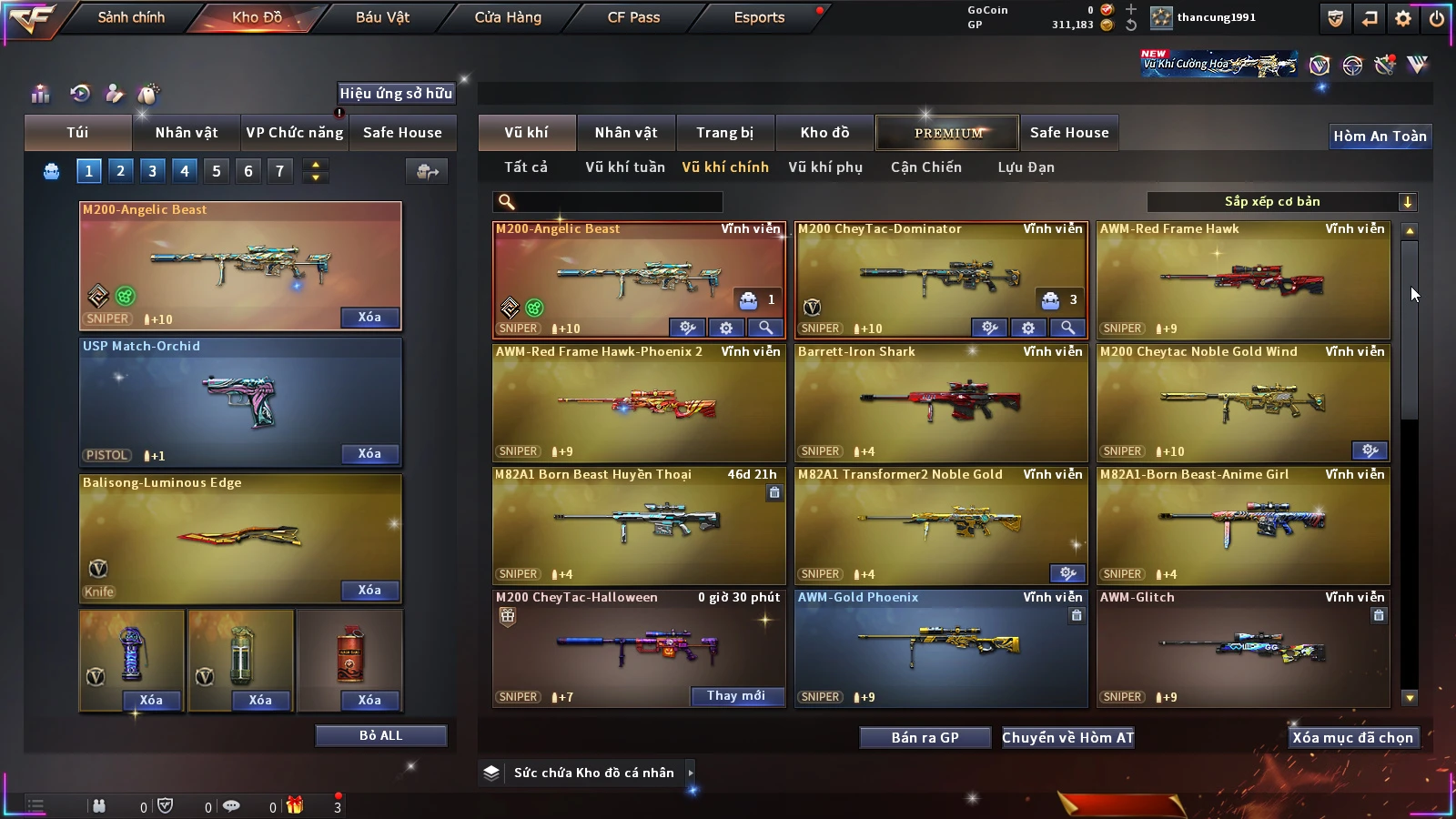The width and height of the screenshot is (1456, 819).
Task: Go to Sảnh chính lobby
Action: (131, 17)
